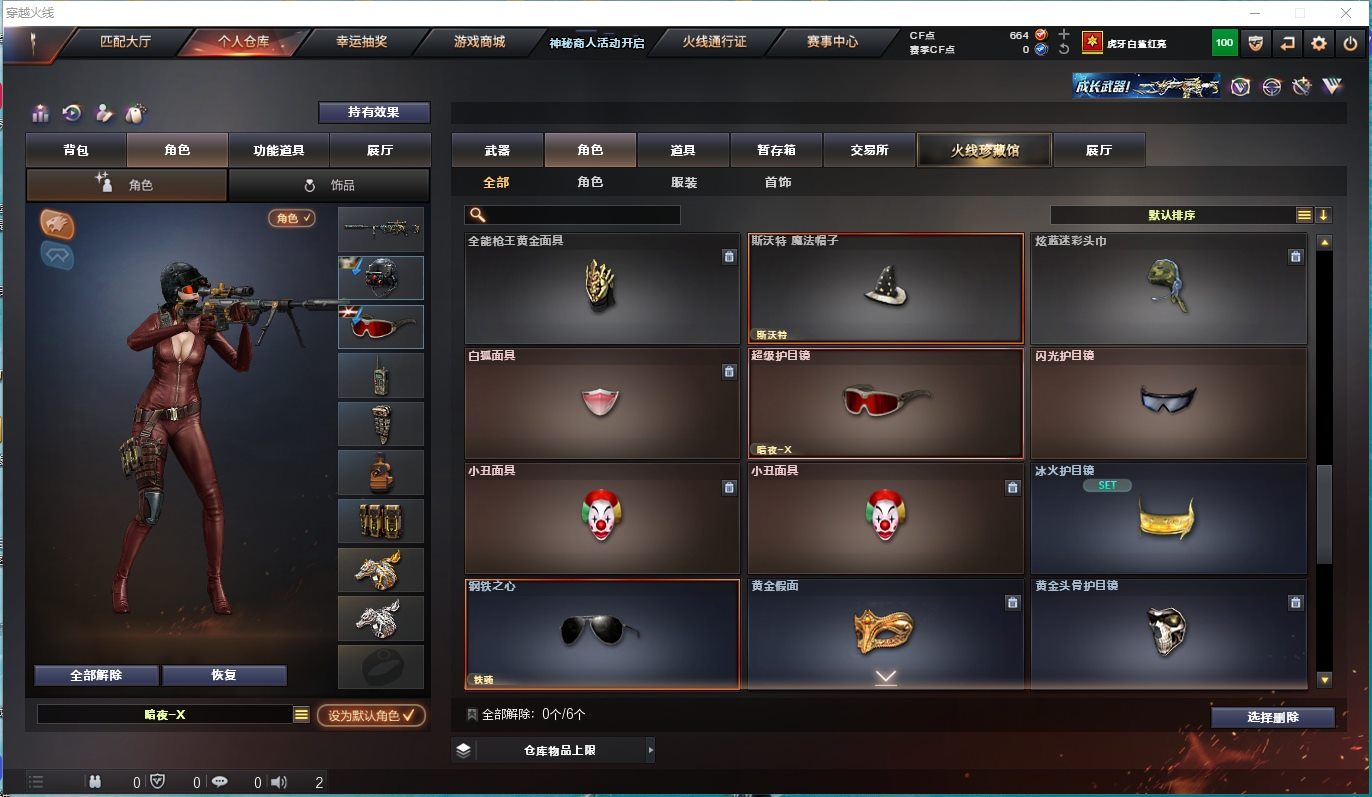This screenshot has height=797, width=1372.
Task: Open the 武器 weapons warehouse tab
Action: coord(497,150)
